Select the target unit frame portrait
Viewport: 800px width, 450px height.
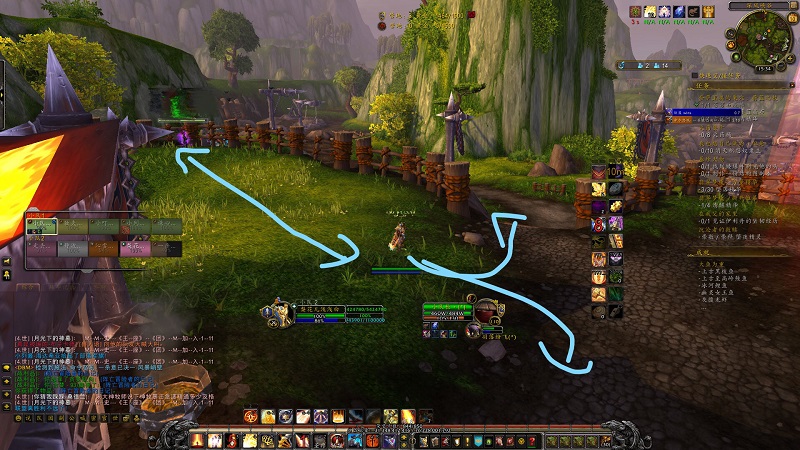coord(486,312)
